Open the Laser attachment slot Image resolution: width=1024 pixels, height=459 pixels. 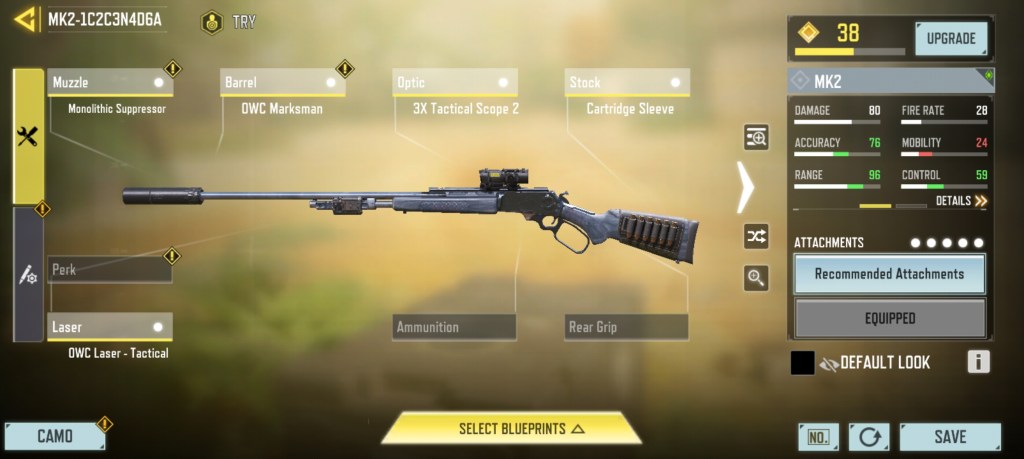pos(109,327)
